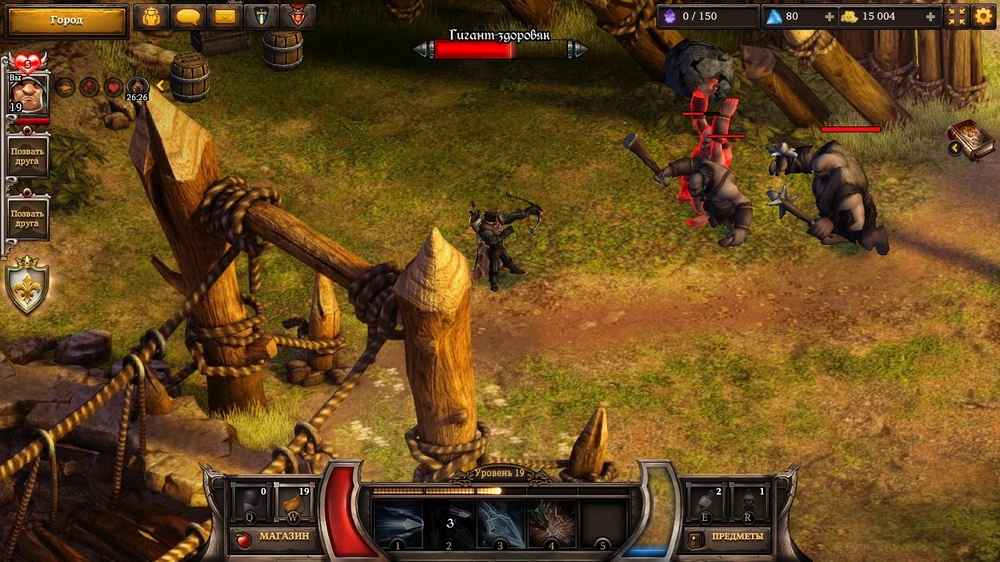Image resolution: width=1000 pixels, height=562 pixels.
Task: Open the hero character screen icon
Action: (151, 17)
